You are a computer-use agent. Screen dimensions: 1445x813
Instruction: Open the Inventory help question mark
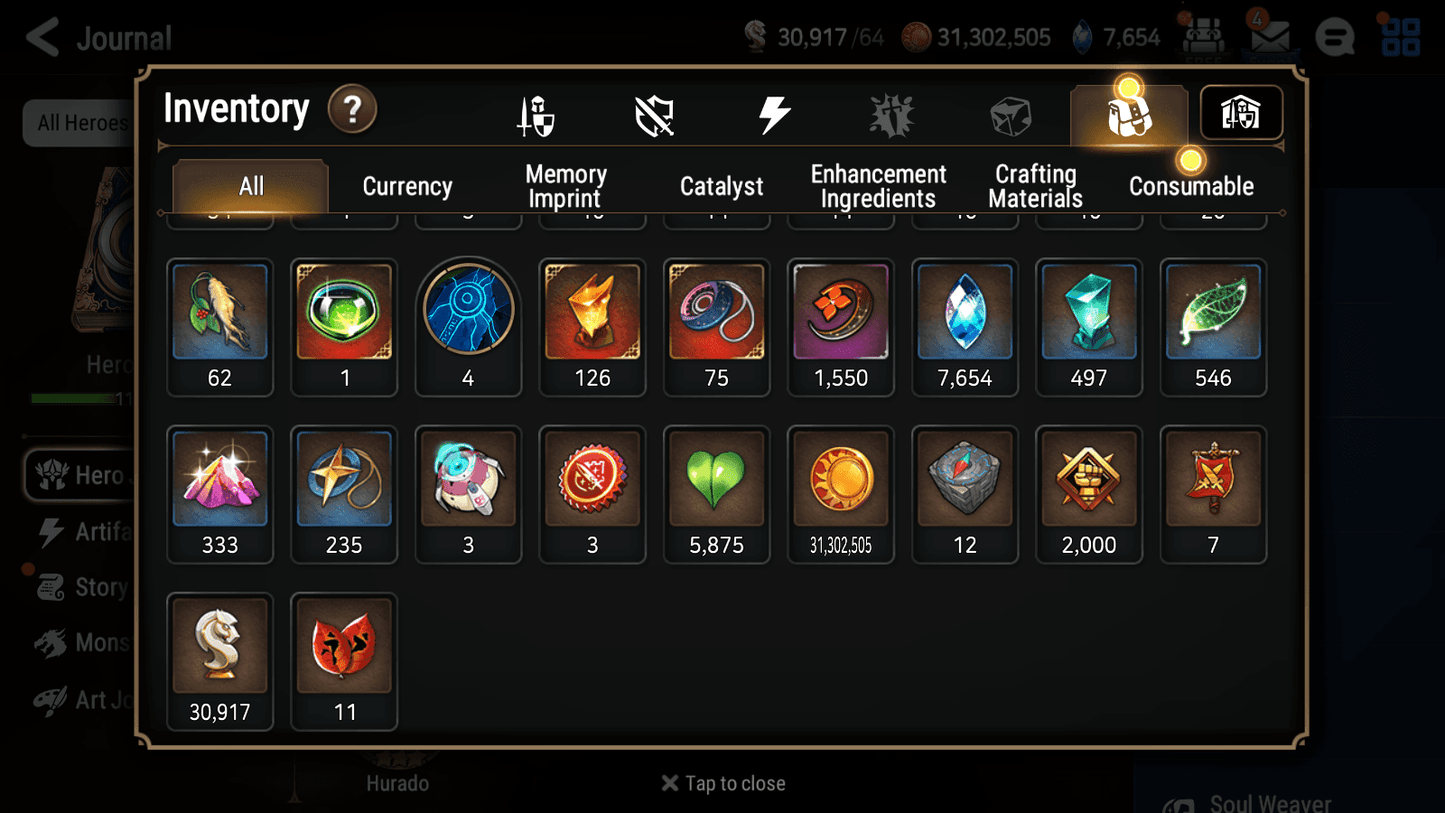[352, 110]
